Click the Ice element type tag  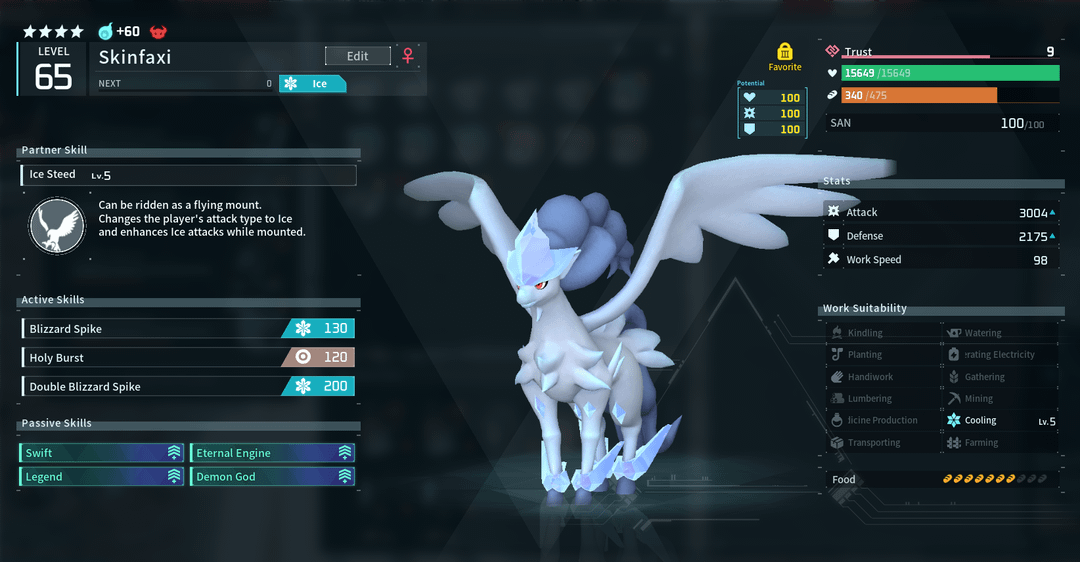(313, 84)
